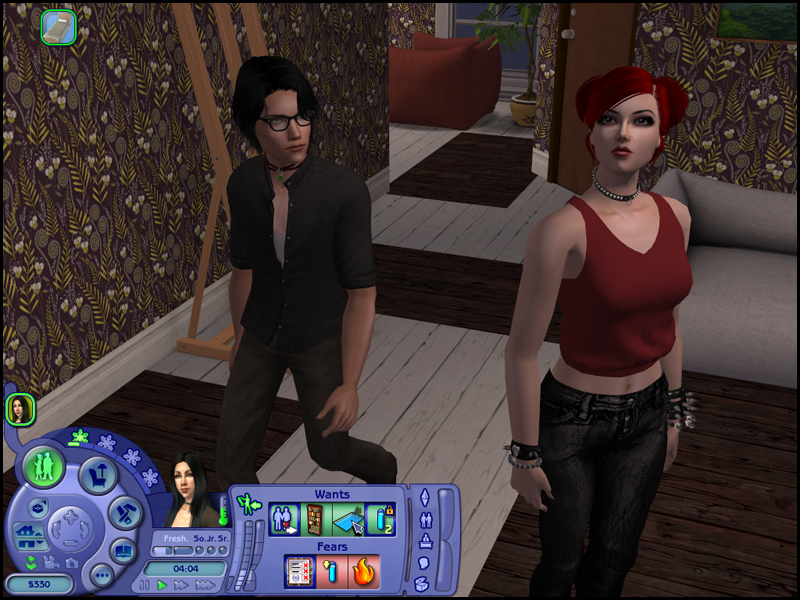800x600 pixels.
Task: Open the relationships panel tab
Action: [424, 520]
